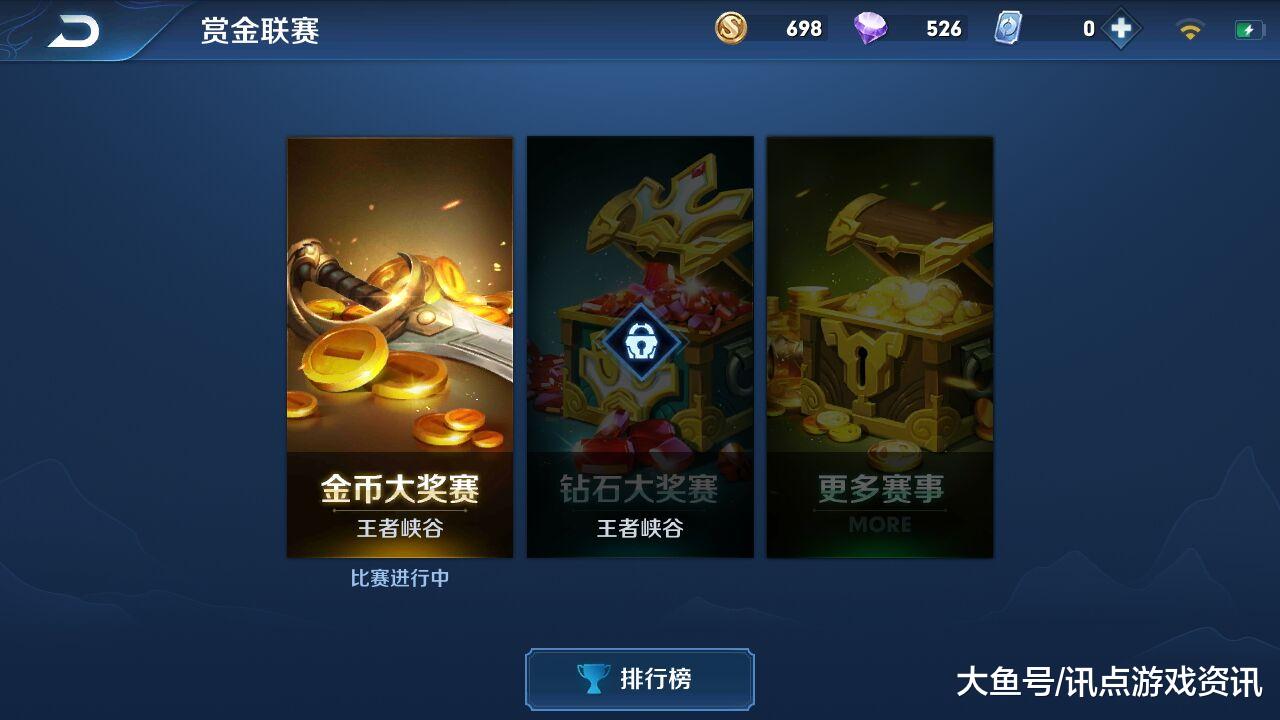This screenshot has height=720, width=1280.
Task: Click the trophy icon on the 排行榜 button
Action: pos(594,679)
